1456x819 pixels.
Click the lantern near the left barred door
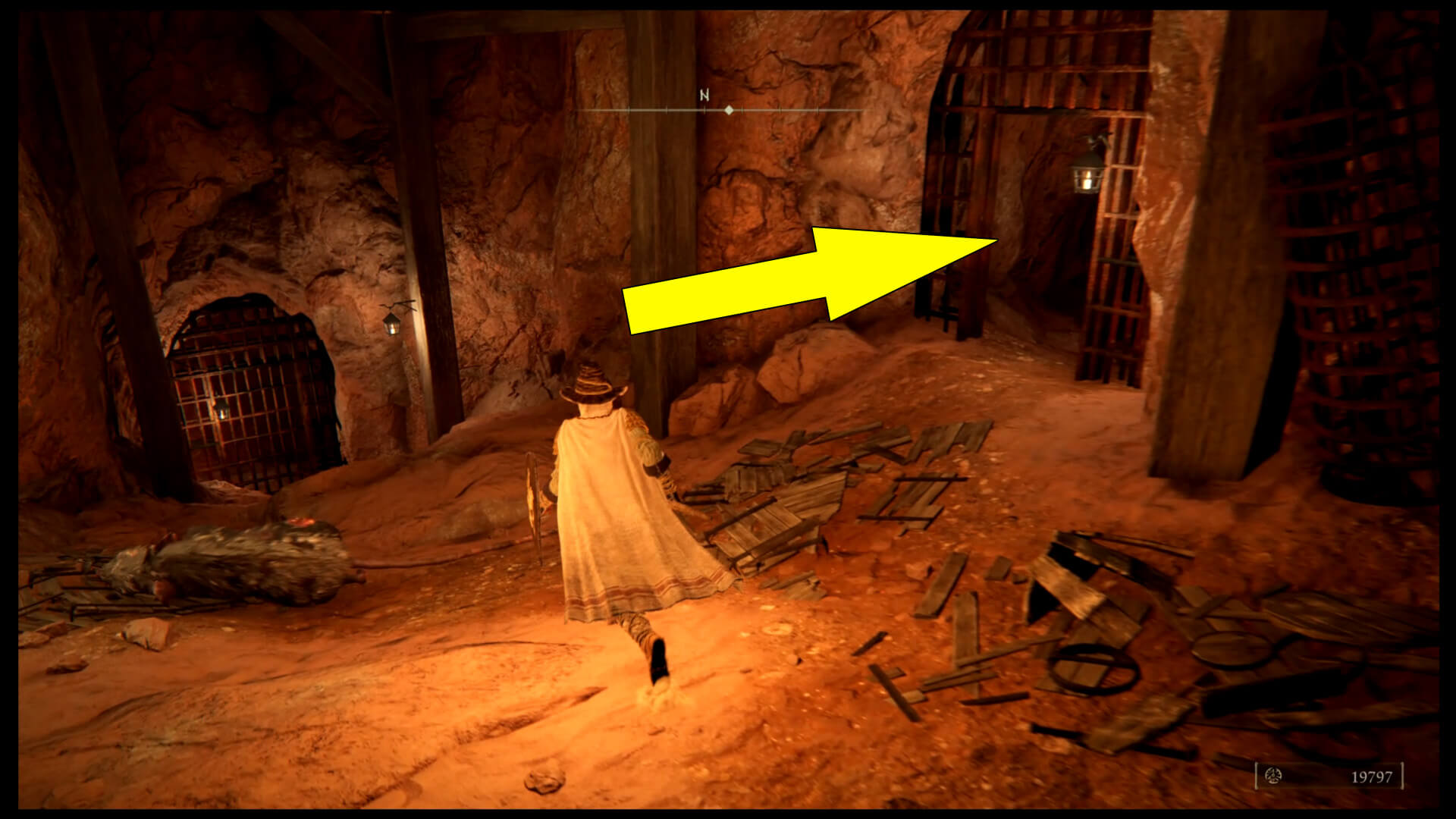[221, 410]
